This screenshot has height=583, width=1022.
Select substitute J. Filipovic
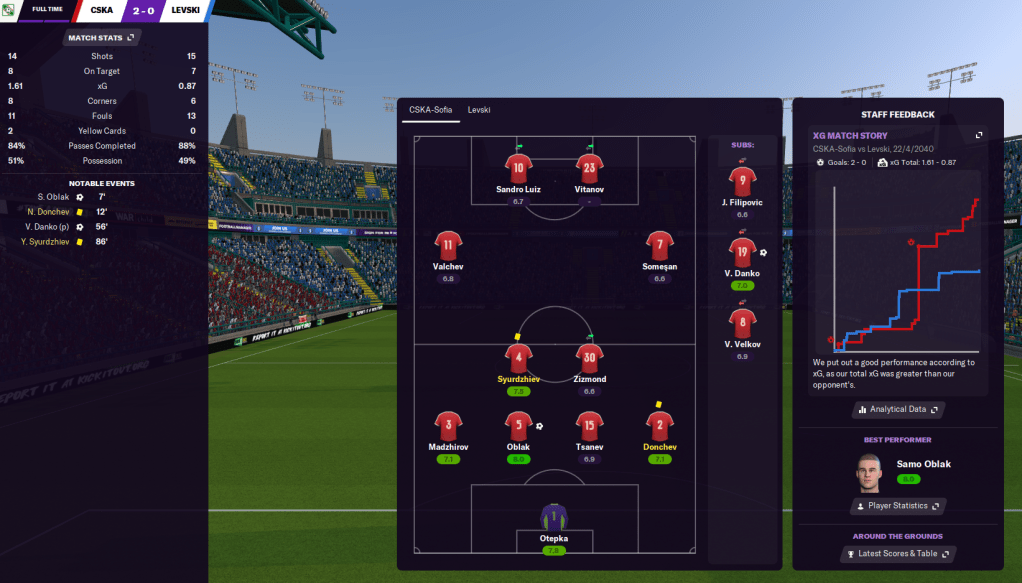coord(742,181)
